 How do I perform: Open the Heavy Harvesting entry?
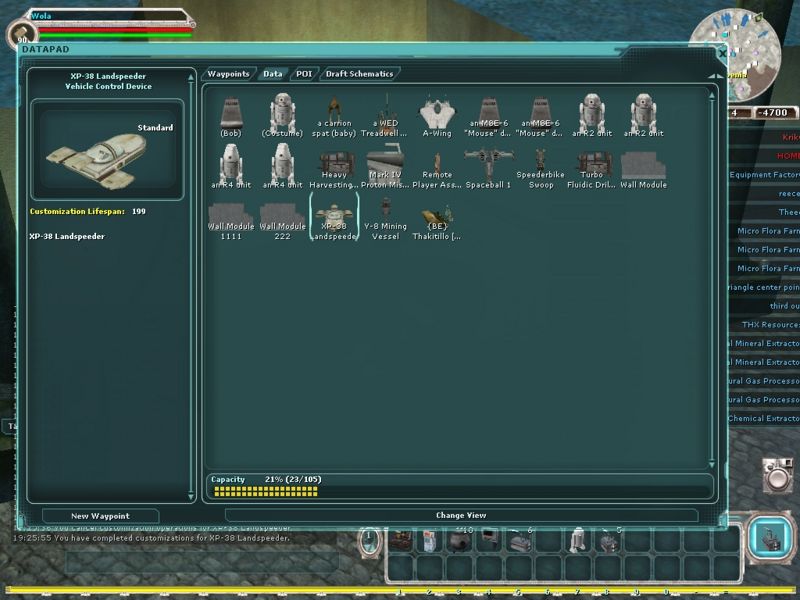[334, 168]
